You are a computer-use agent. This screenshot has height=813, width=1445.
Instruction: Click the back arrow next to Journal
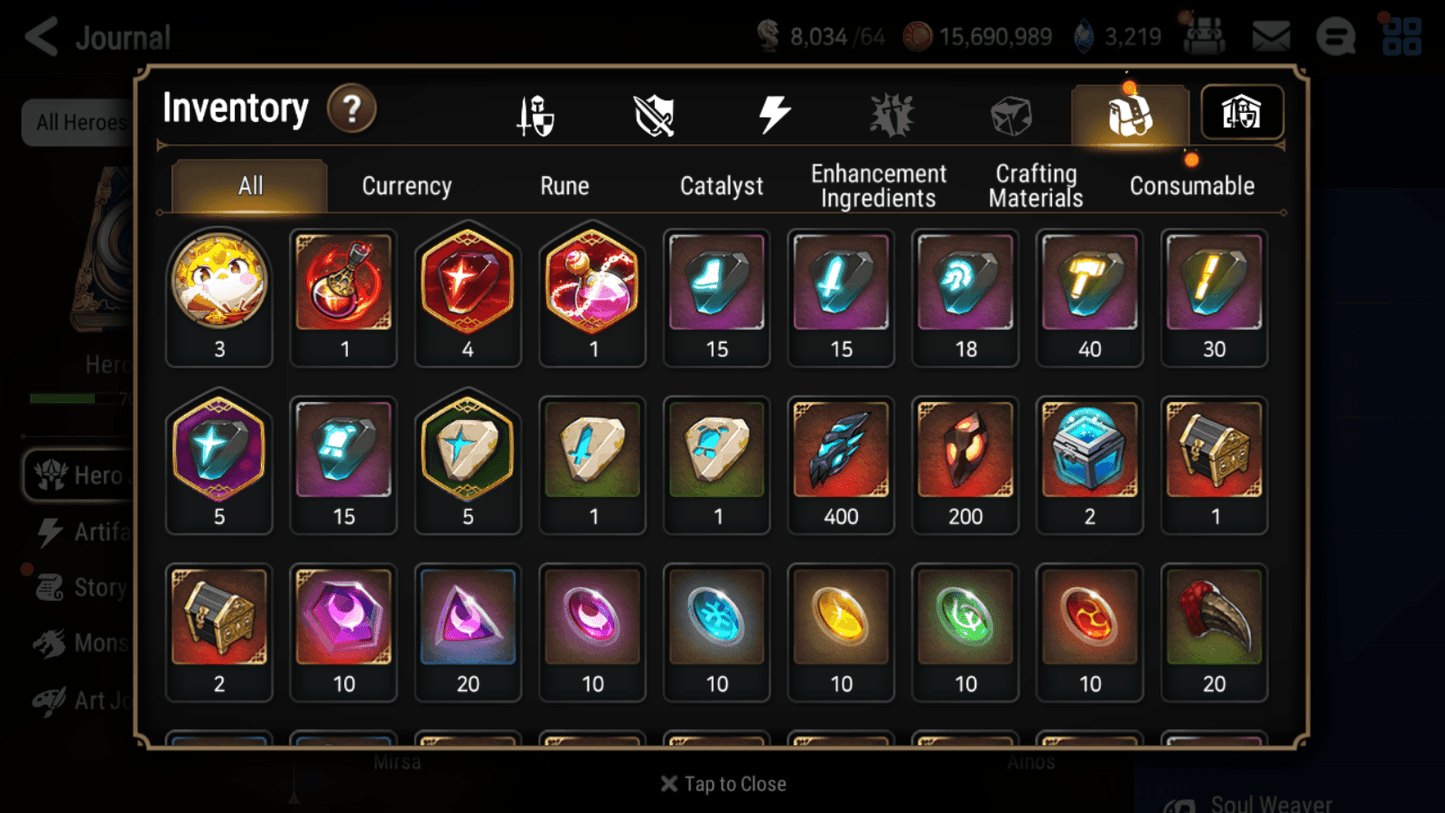(x=39, y=36)
